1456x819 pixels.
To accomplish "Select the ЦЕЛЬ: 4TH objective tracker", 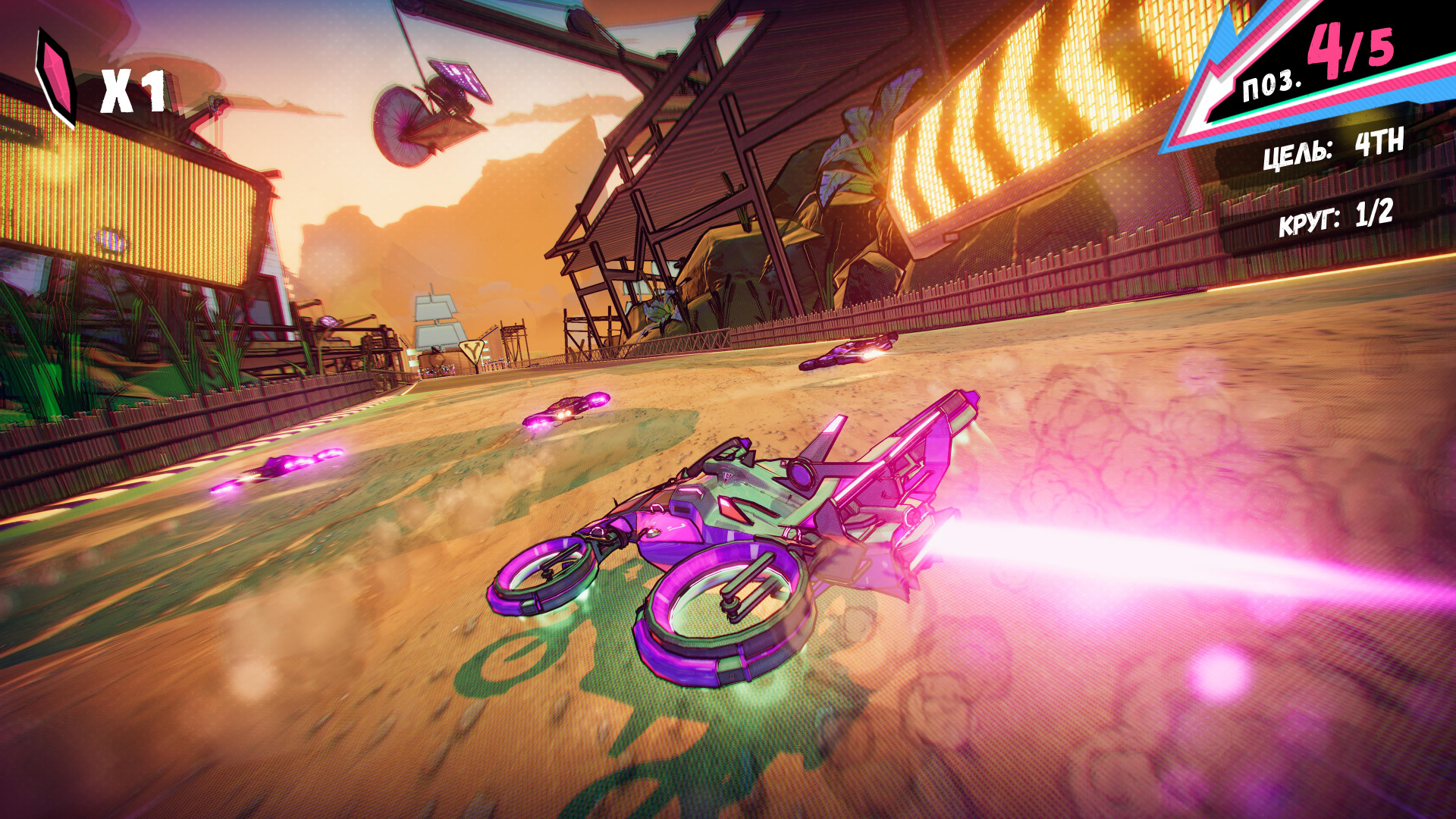I will [1333, 148].
